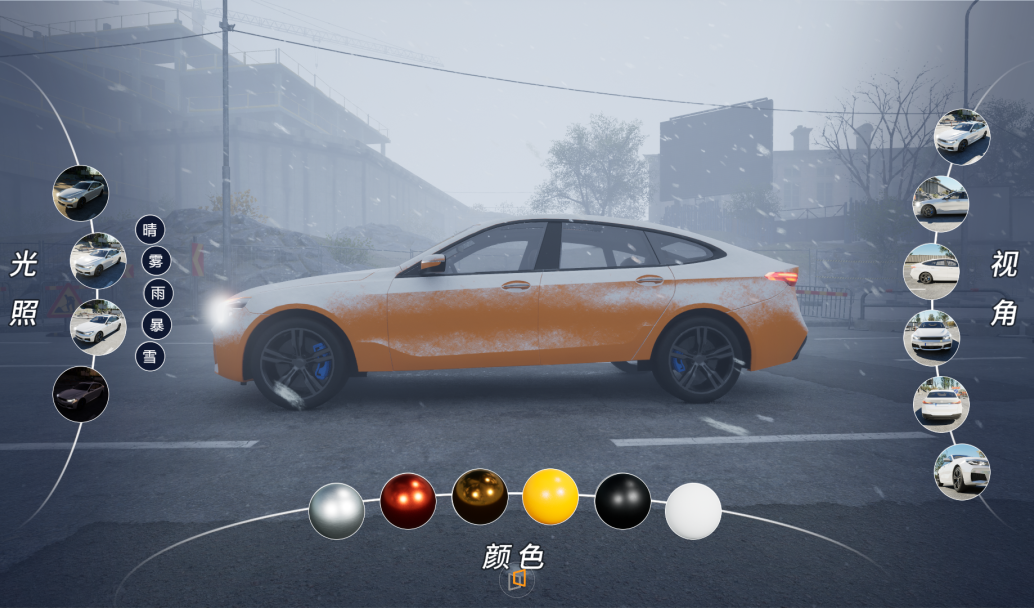
Task: Click the orange door icon below 颜色
Action: pos(517,579)
